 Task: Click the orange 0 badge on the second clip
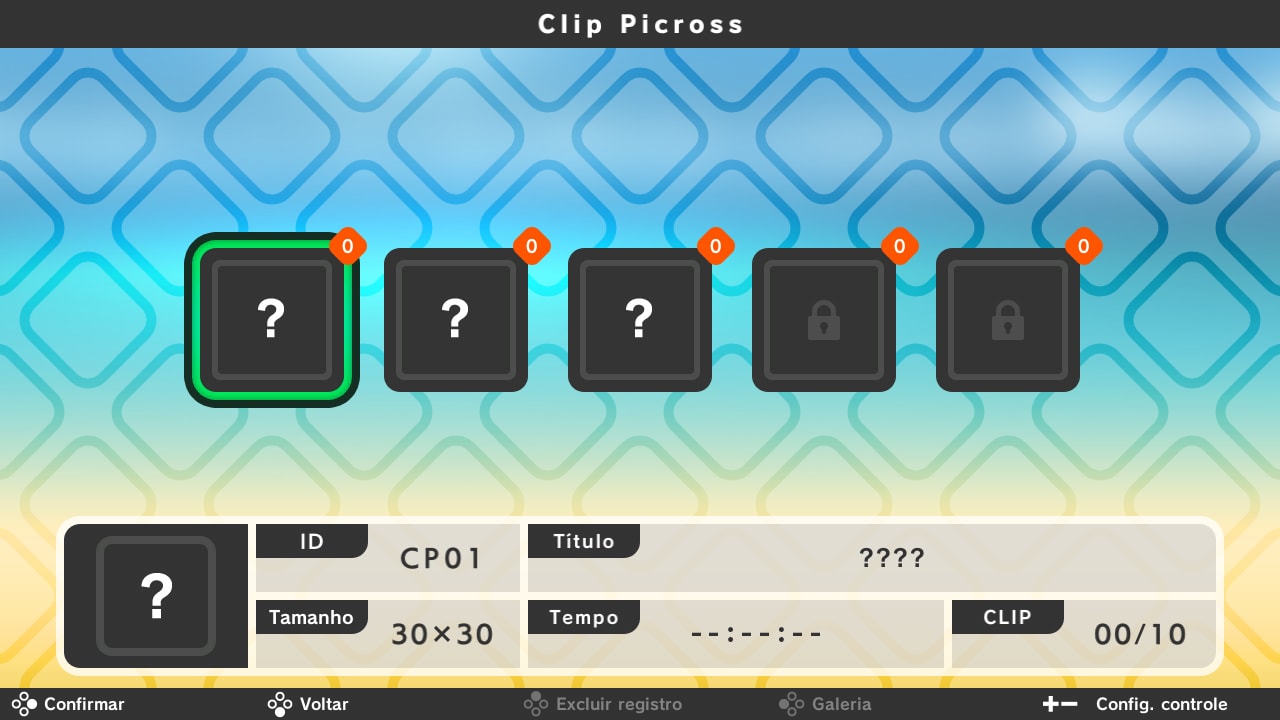[532, 246]
